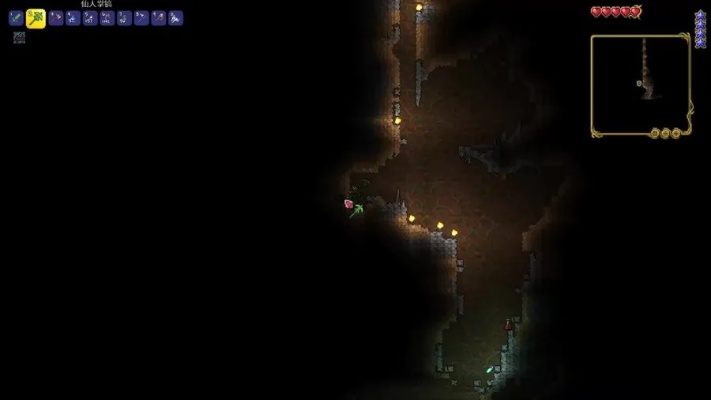Screen dimensions: 711x400
Task: Click the active buff icon below the hotbar
Action: pyautogui.click(x=19, y=37)
